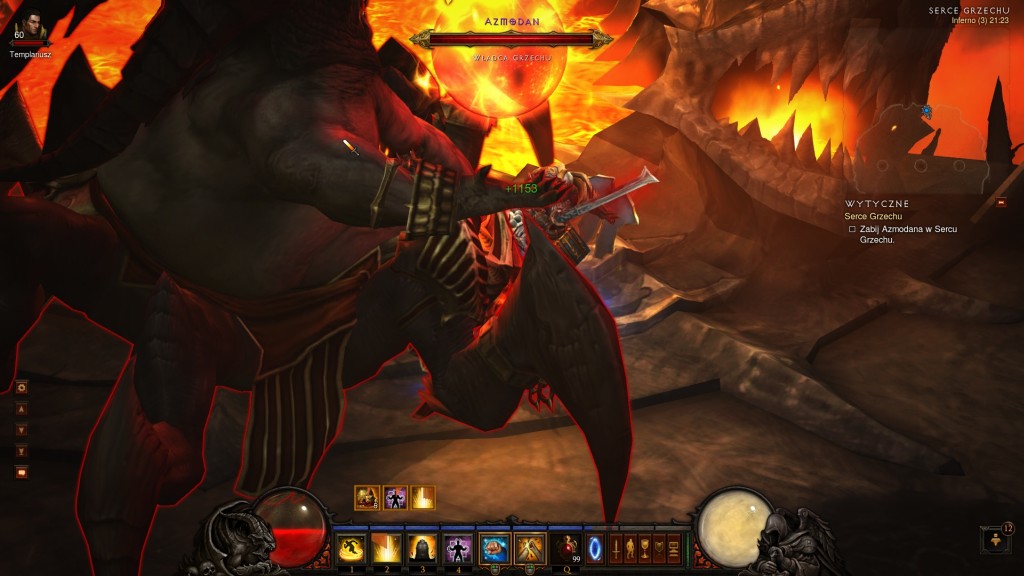
Task: Trigger the hooded figure skill in slot 3
Action: point(421,548)
